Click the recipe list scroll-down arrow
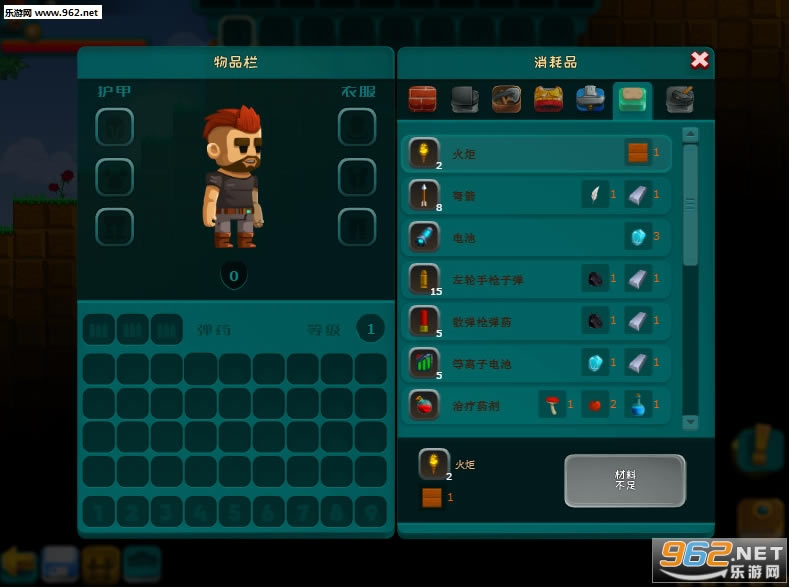This screenshot has height=588, width=792. point(690,423)
